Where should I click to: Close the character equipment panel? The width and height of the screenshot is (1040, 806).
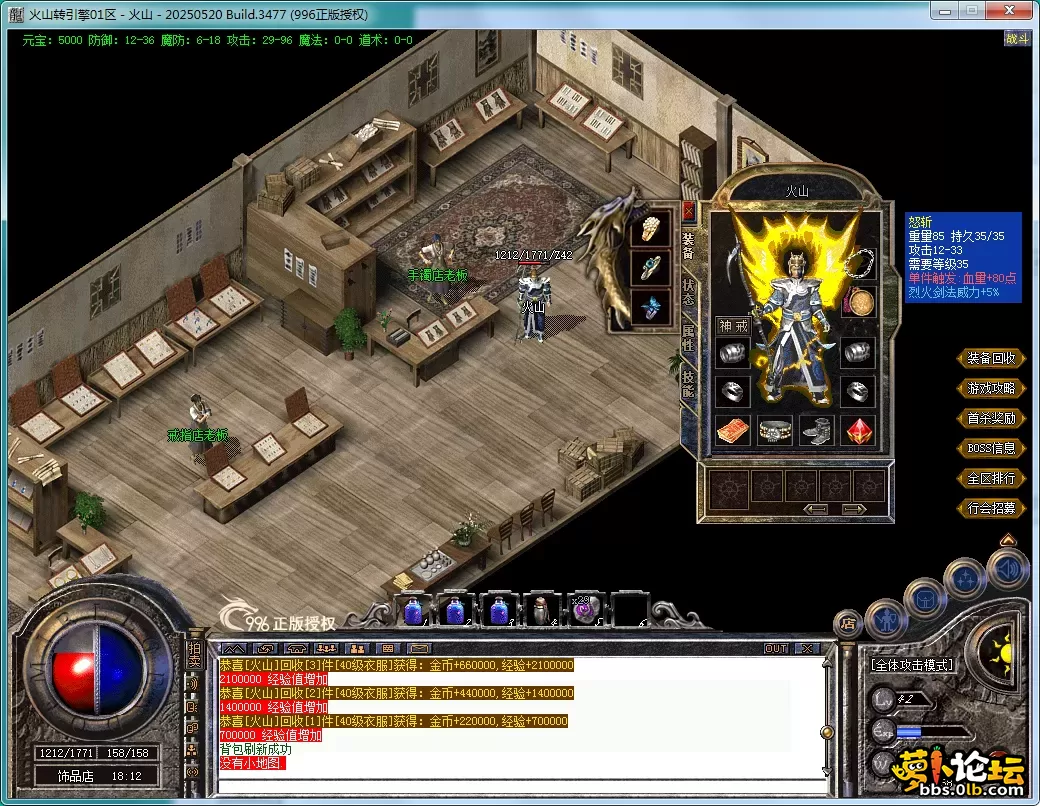688,212
